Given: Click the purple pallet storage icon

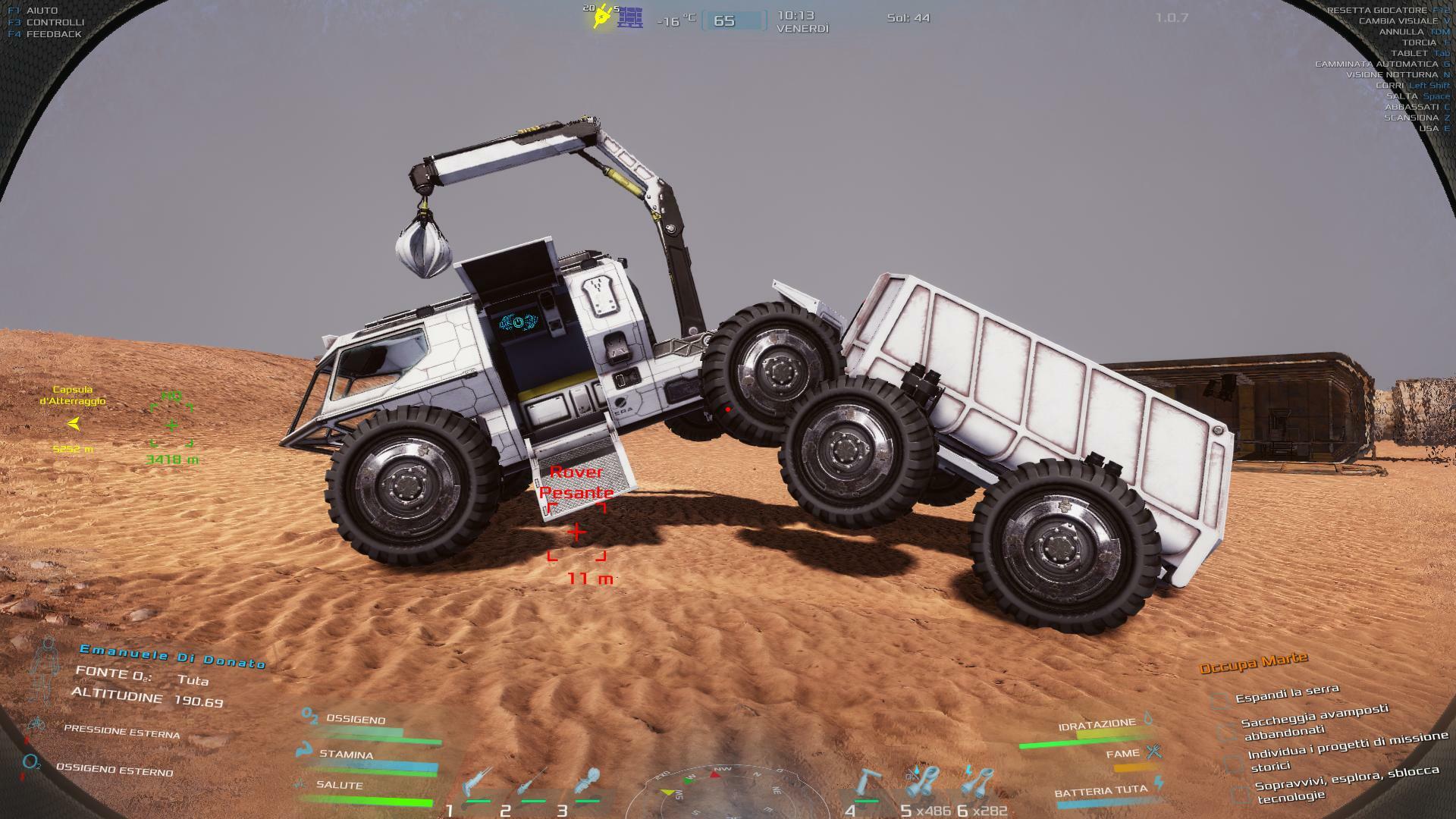Looking at the screenshot, I should coord(629,17).
